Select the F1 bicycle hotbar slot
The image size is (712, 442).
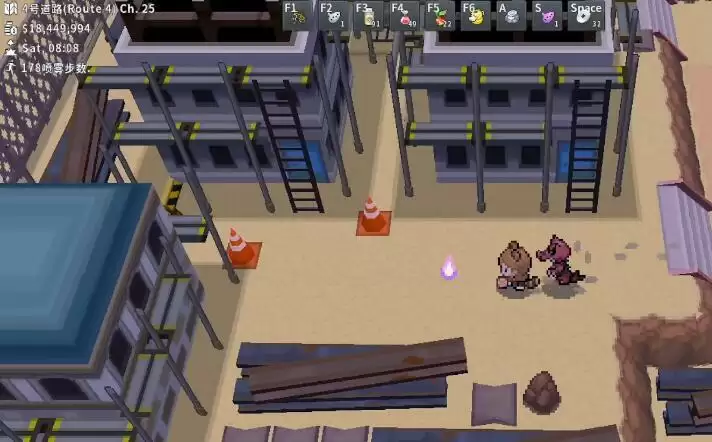(298, 15)
